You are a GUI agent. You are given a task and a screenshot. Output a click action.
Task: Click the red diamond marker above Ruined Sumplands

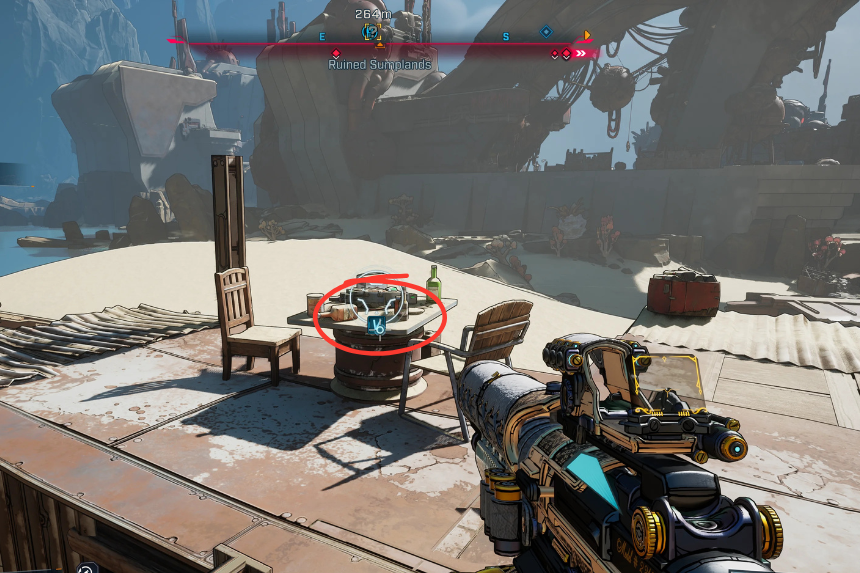pyautogui.click(x=335, y=53)
